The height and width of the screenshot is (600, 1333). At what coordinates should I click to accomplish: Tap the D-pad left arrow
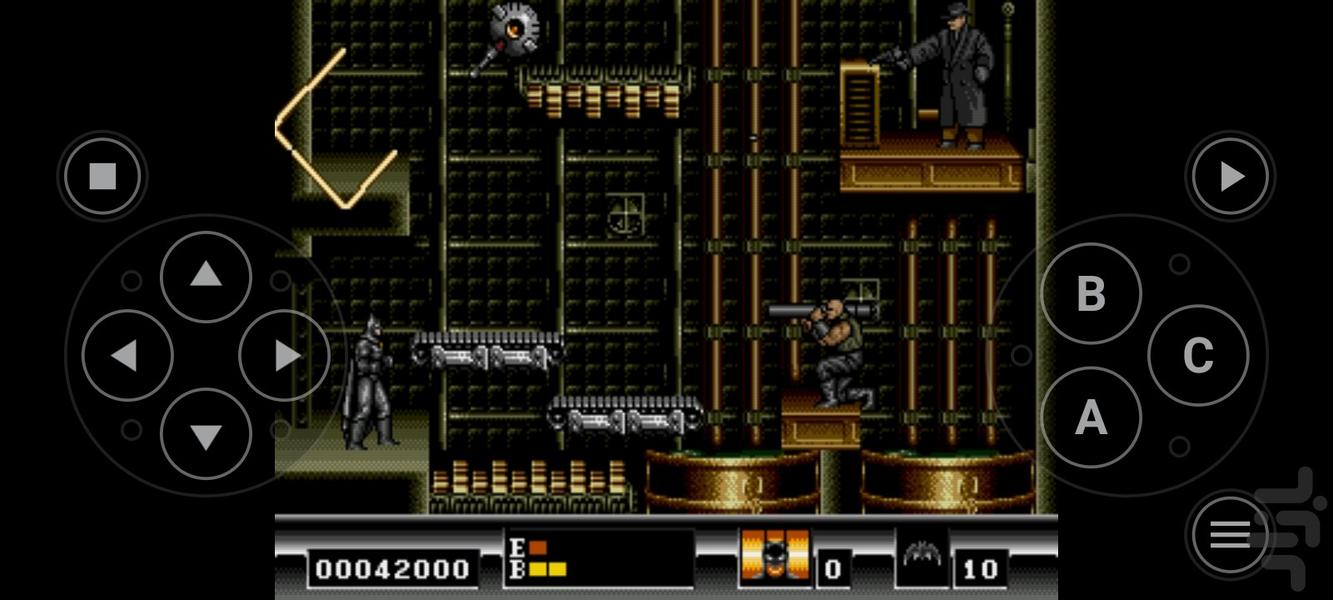point(127,355)
